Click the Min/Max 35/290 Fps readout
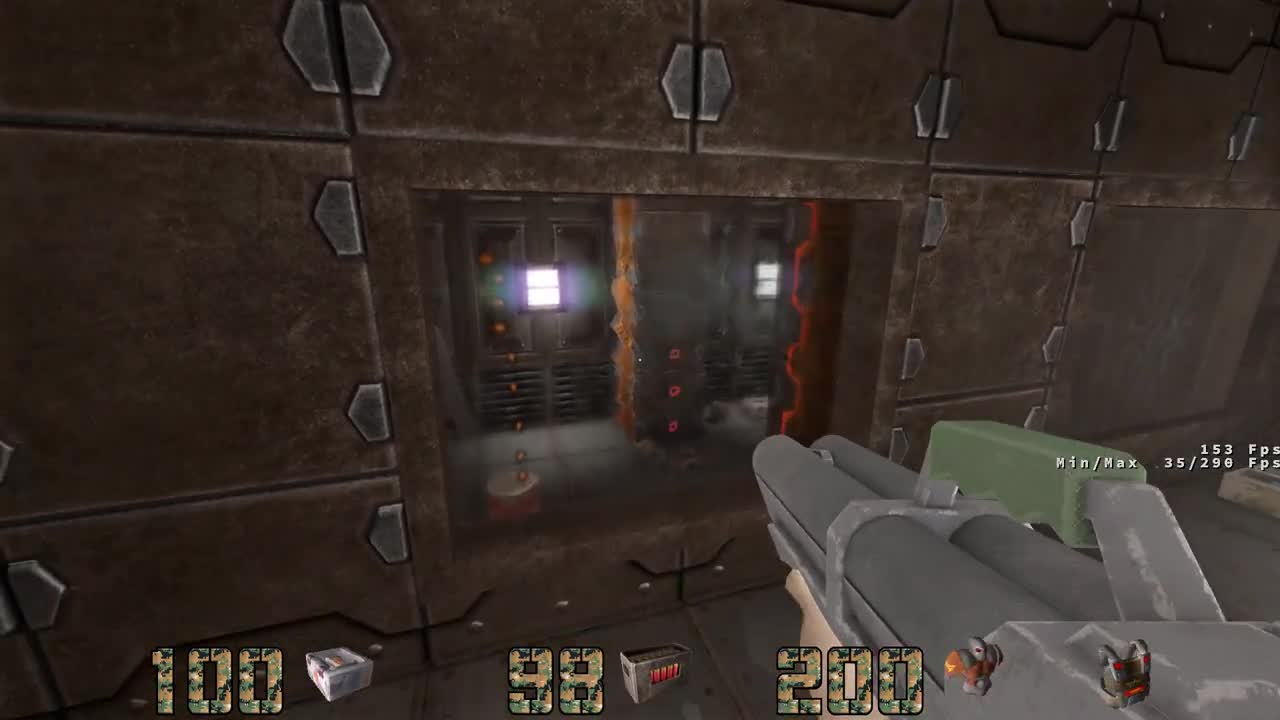The image size is (1280, 720). [1163, 463]
